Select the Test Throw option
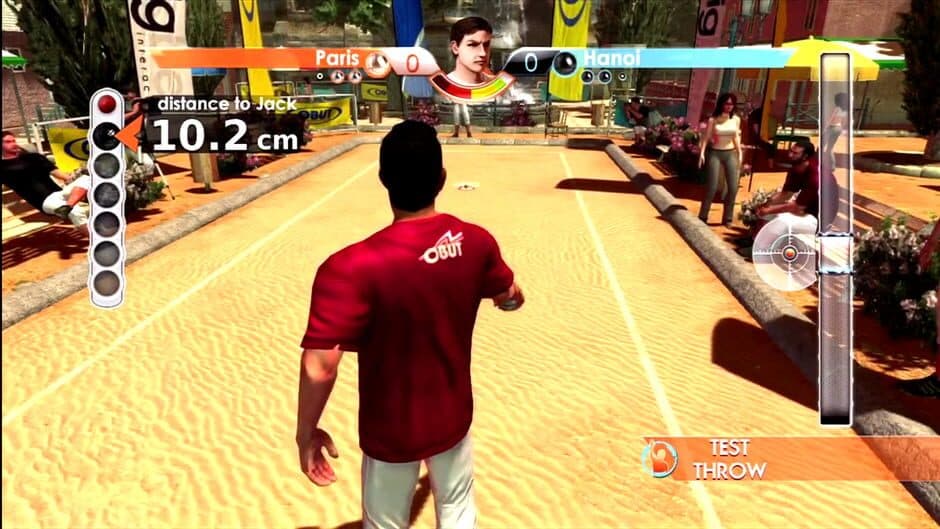940x529 pixels. [x=730, y=458]
